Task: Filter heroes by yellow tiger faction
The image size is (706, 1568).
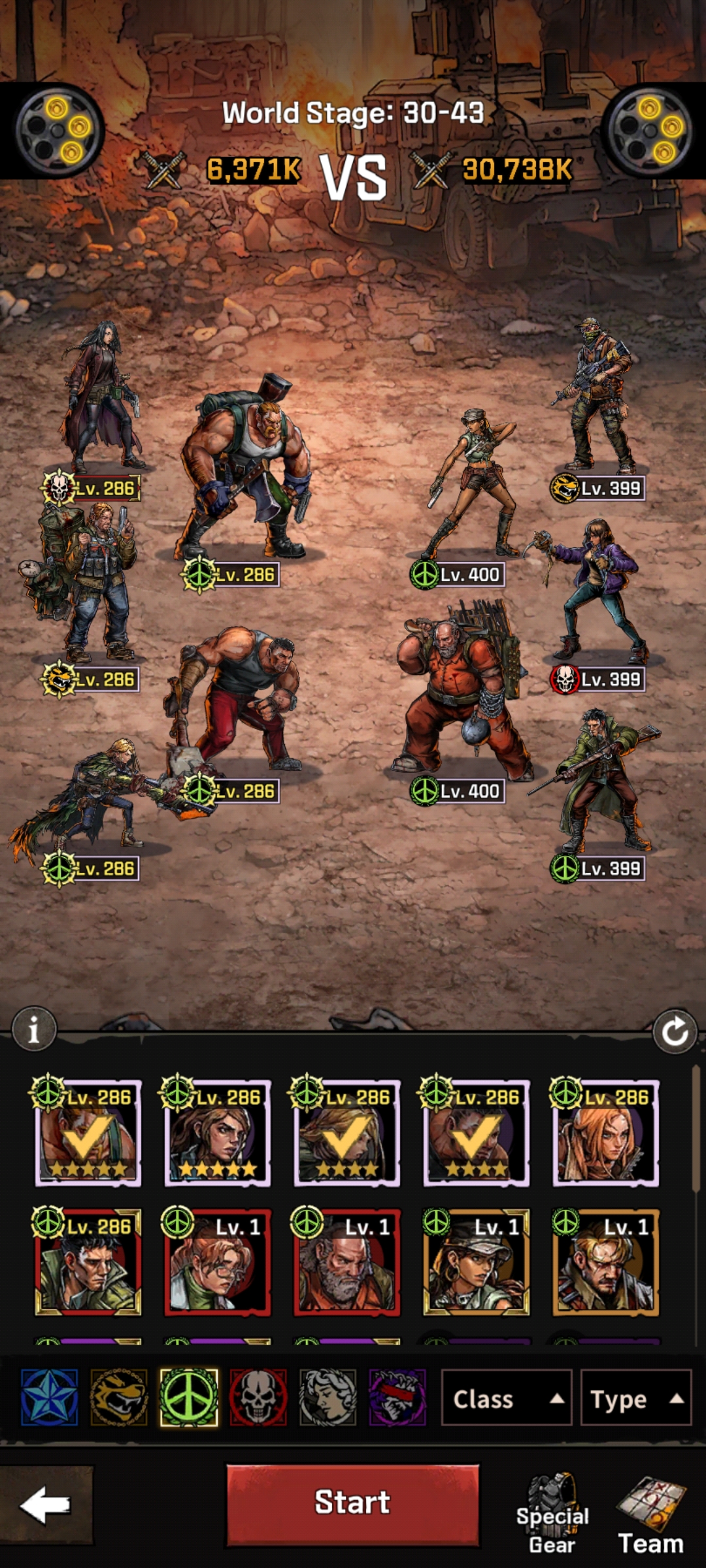Action: pyautogui.click(x=119, y=1397)
